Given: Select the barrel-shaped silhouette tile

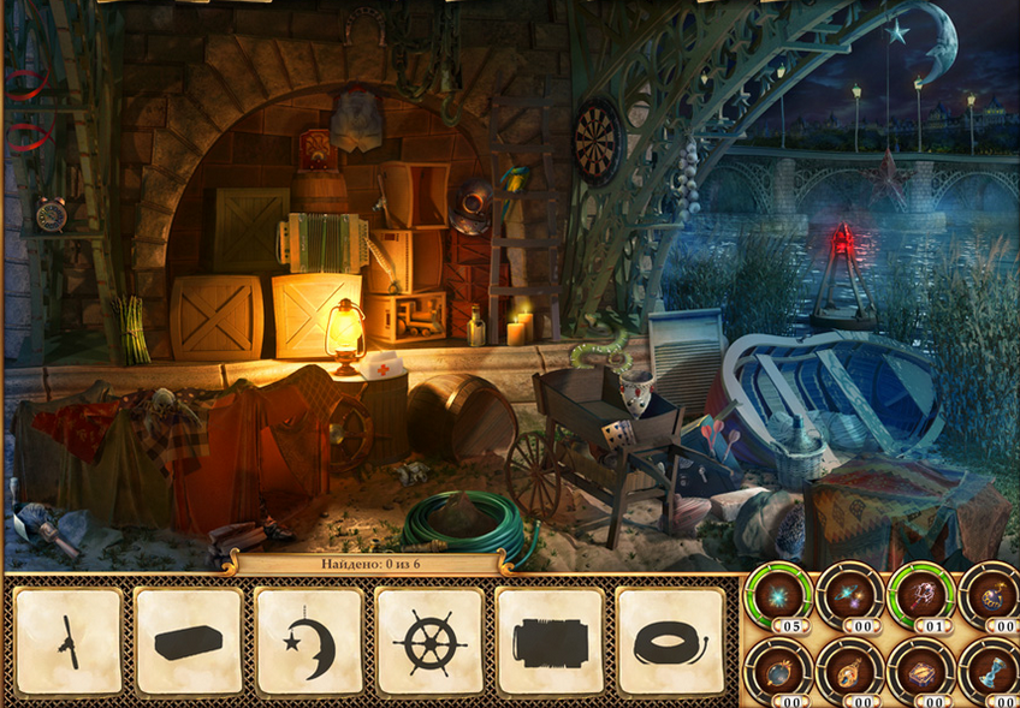Looking at the screenshot, I should tap(549, 641).
